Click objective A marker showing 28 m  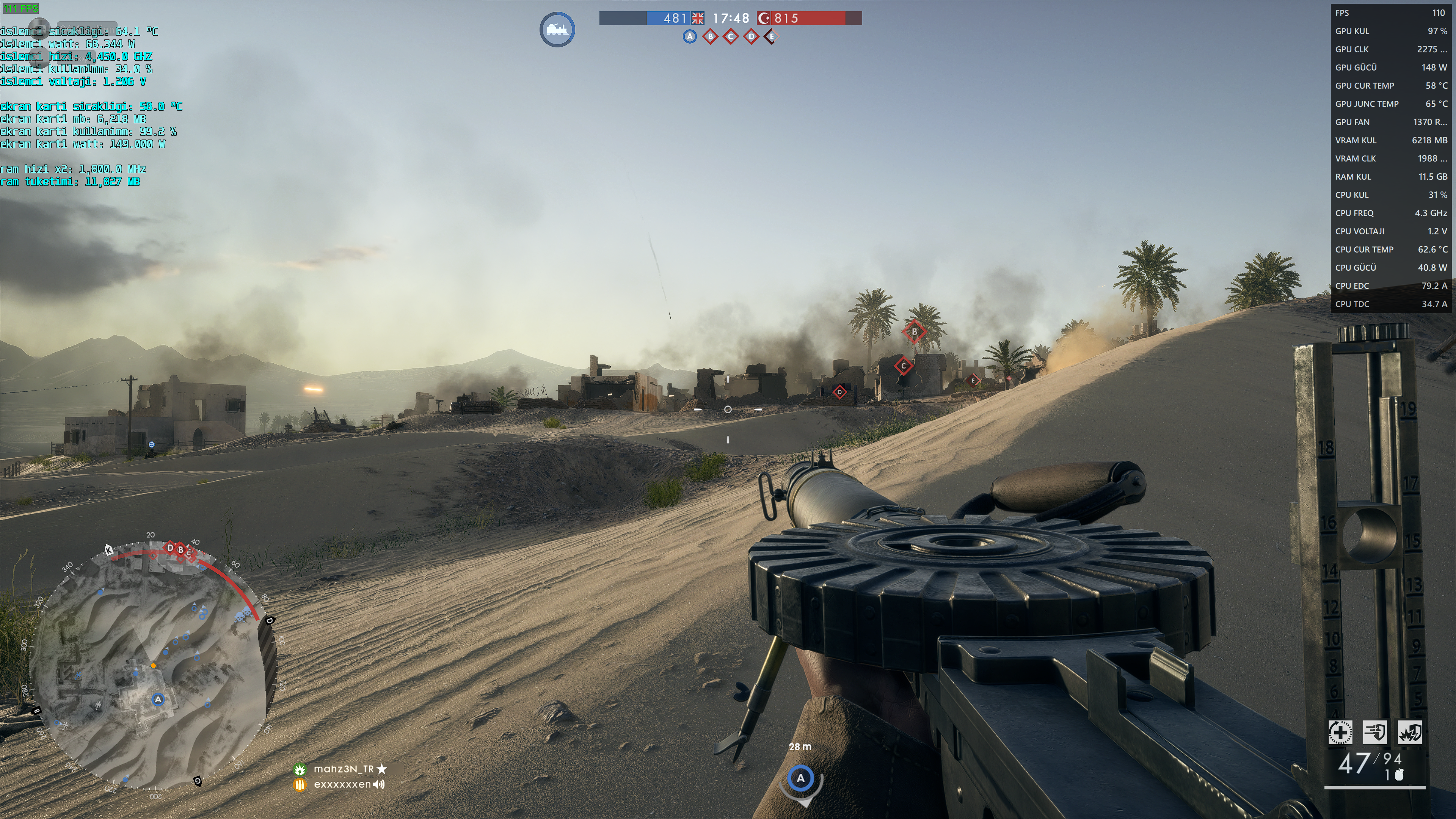coord(800,779)
